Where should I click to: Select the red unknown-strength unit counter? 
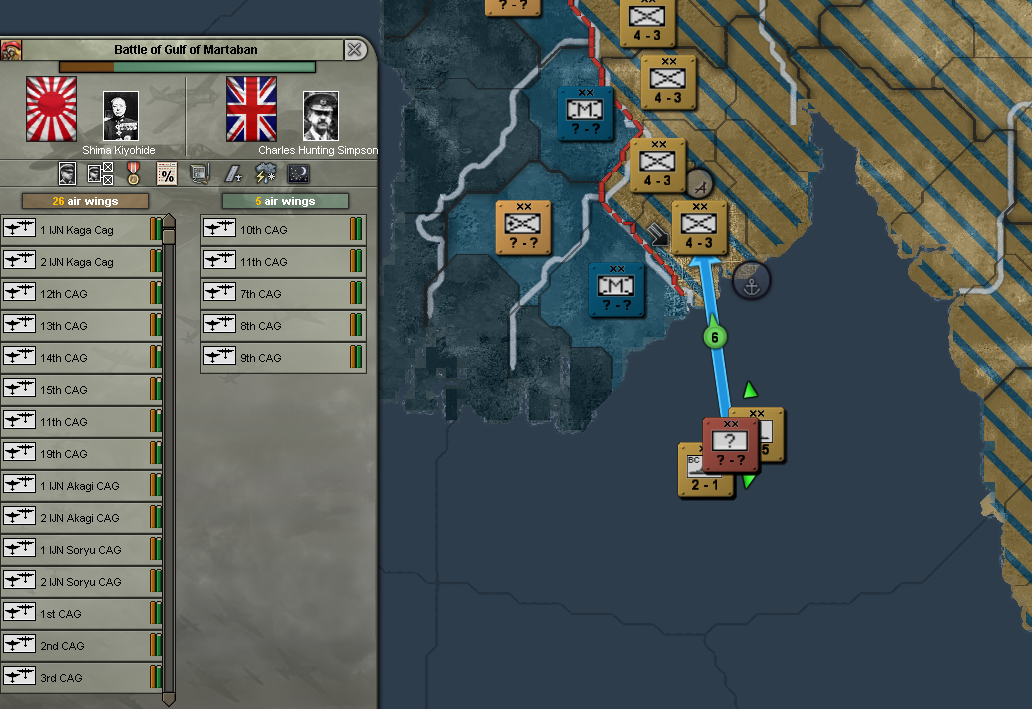point(731,445)
